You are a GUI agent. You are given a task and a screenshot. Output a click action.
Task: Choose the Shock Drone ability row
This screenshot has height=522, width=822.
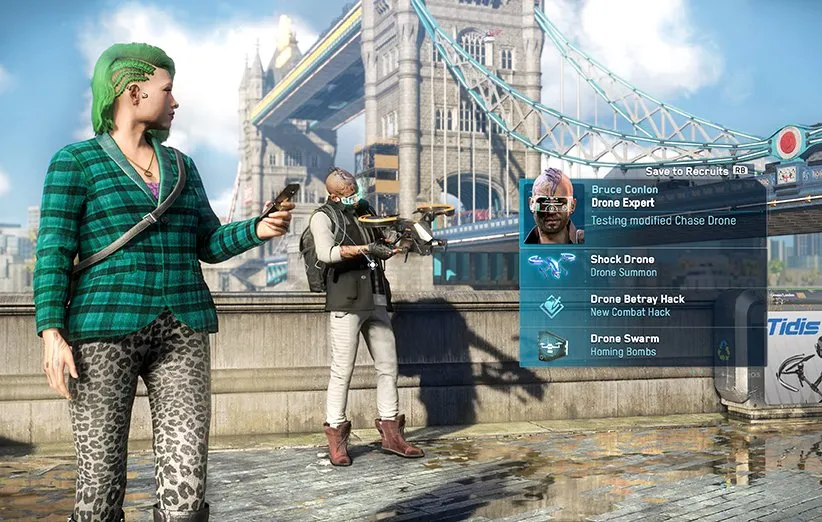pos(642,265)
